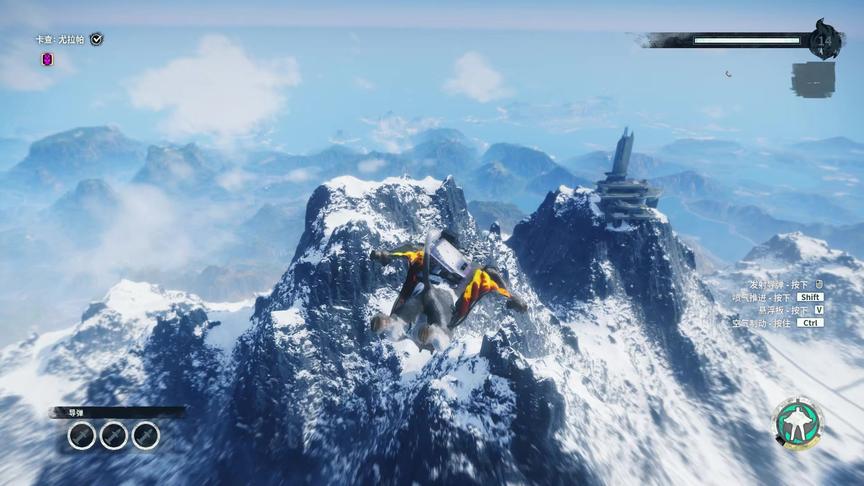Image resolution: width=864 pixels, height=486 pixels.
Task: Click the flame emblem showing 14
Action: (825, 40)
